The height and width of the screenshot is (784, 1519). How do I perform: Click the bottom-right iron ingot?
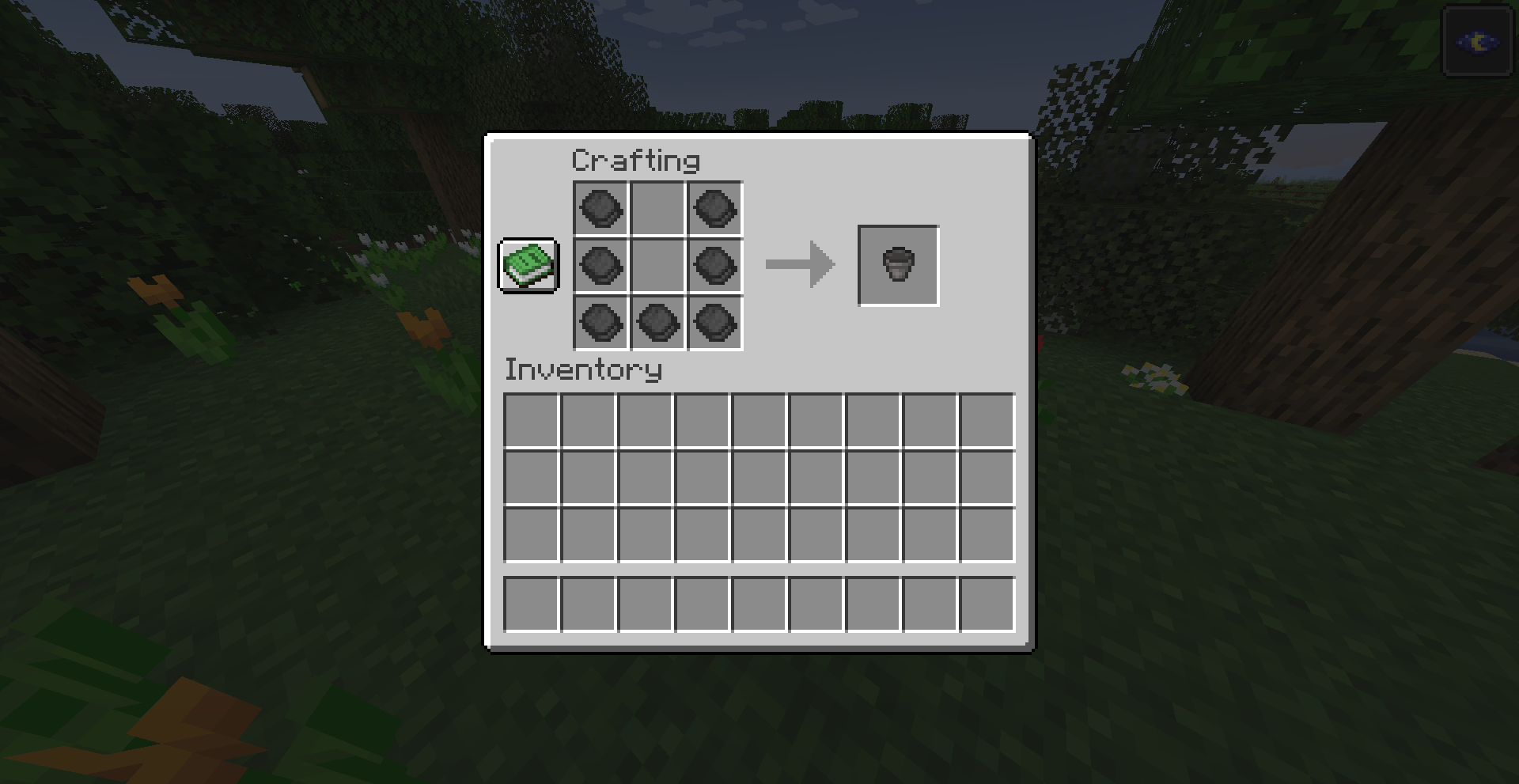[x=714, y=323]
